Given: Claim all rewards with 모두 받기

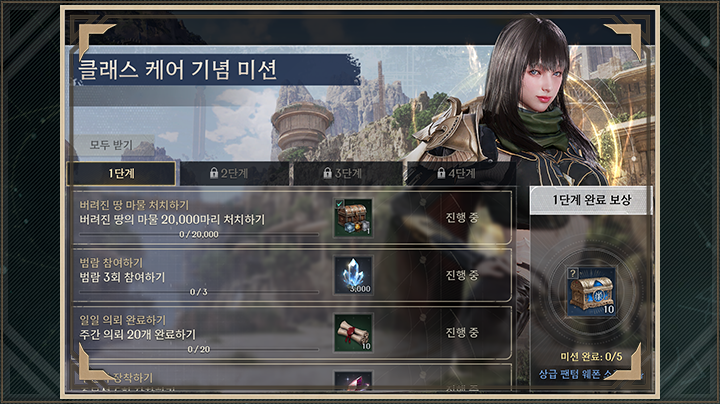Looking at the screenshot, I should click(113, 145).
